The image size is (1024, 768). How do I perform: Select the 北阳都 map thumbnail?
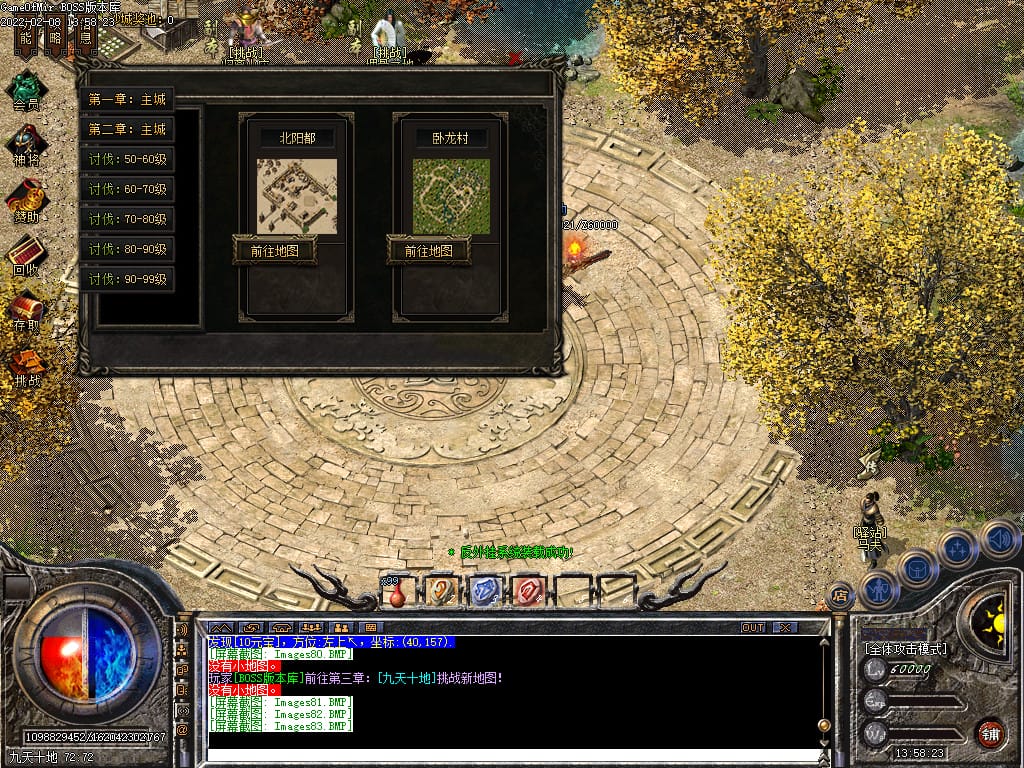[x=297, y=196]
